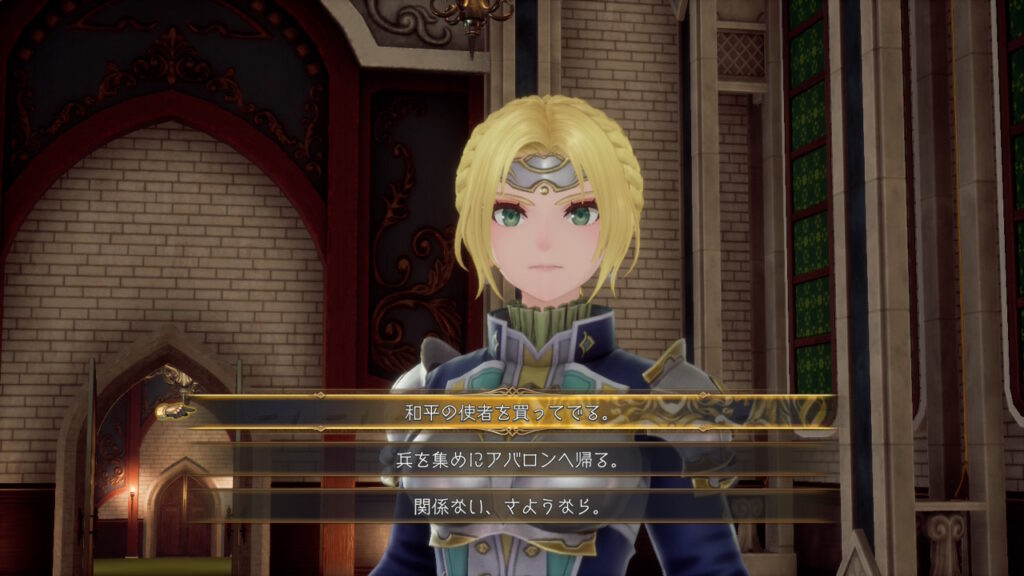
Task: Choose the reply 和平の使者を買ってでる。
Action: 511,410
